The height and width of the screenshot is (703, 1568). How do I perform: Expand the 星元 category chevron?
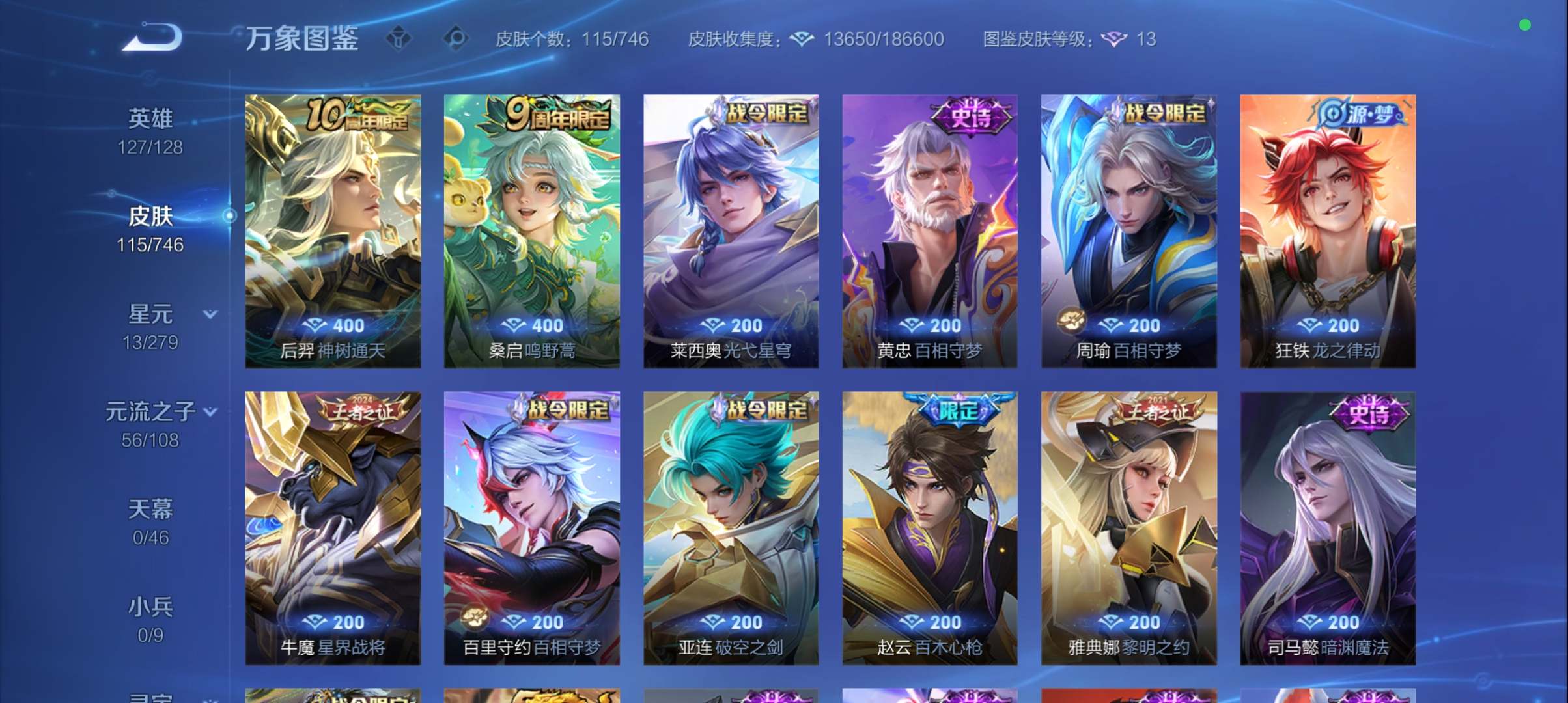(210, 314)
